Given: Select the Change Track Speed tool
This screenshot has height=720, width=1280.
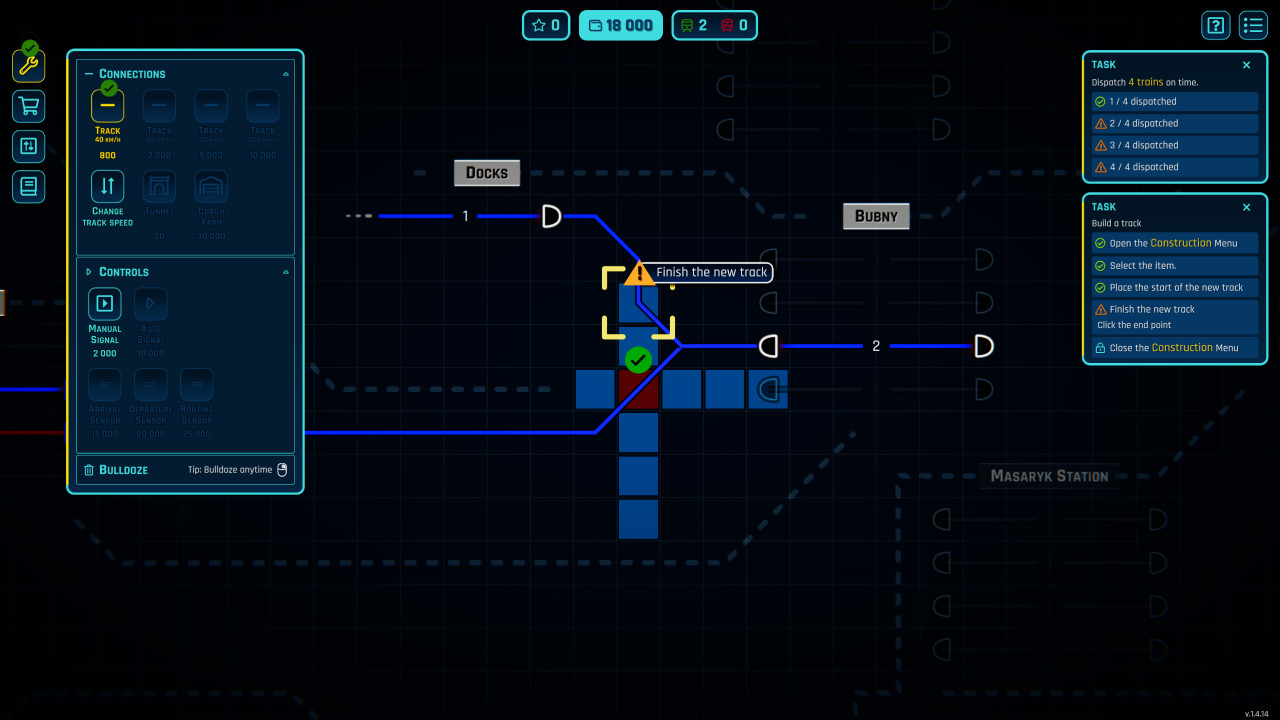Looking at the screenshot, I should tap(107, 186).
